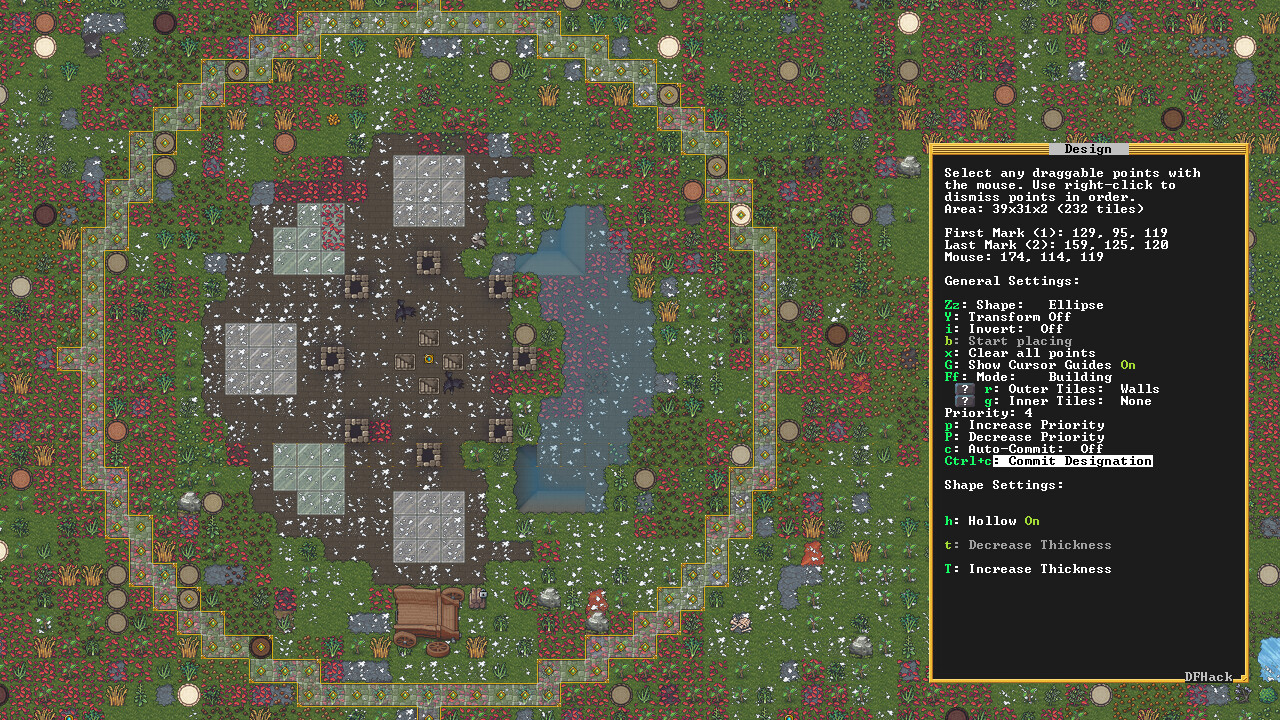The height and width of the screenshot is (720, 1280).
Task: Click the help icon beside Inner Tiles
Action: click(963, 400)
